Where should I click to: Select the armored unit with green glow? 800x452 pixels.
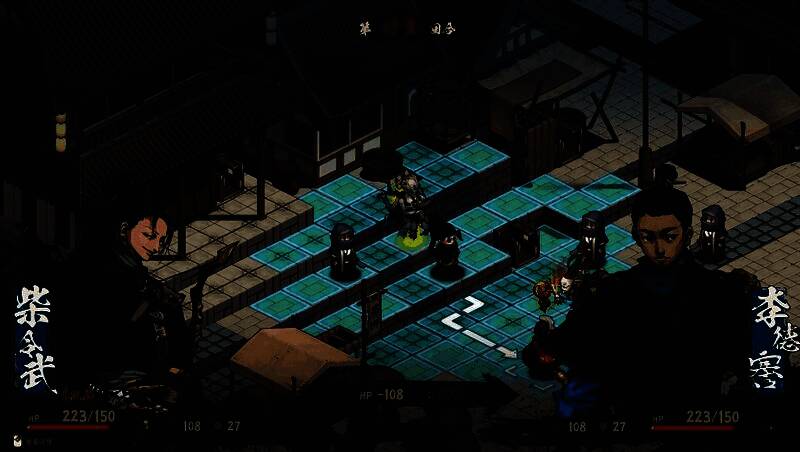408,206
